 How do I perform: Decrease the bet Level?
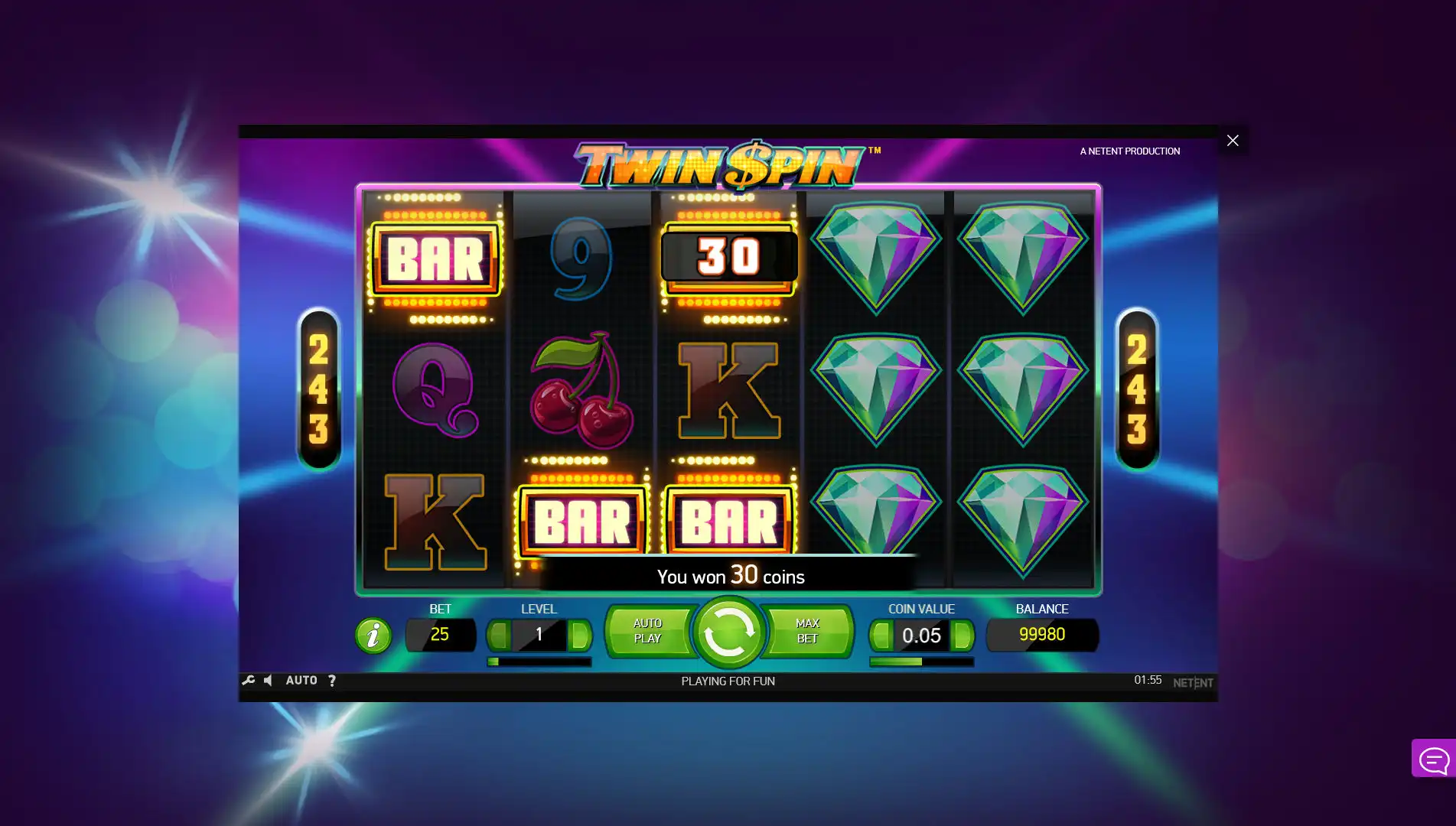coord(499,635)
